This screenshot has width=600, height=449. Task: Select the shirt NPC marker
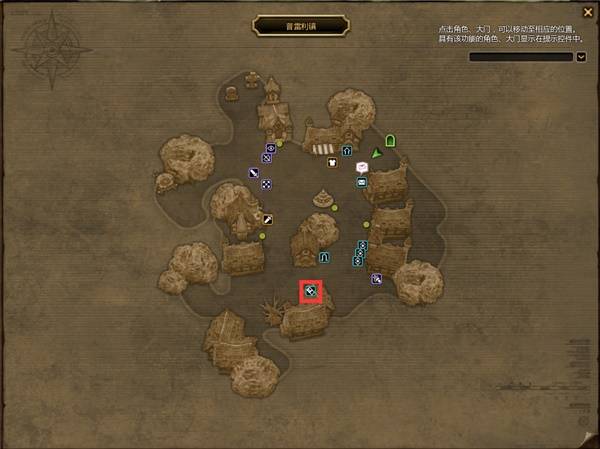pos(332,162)
